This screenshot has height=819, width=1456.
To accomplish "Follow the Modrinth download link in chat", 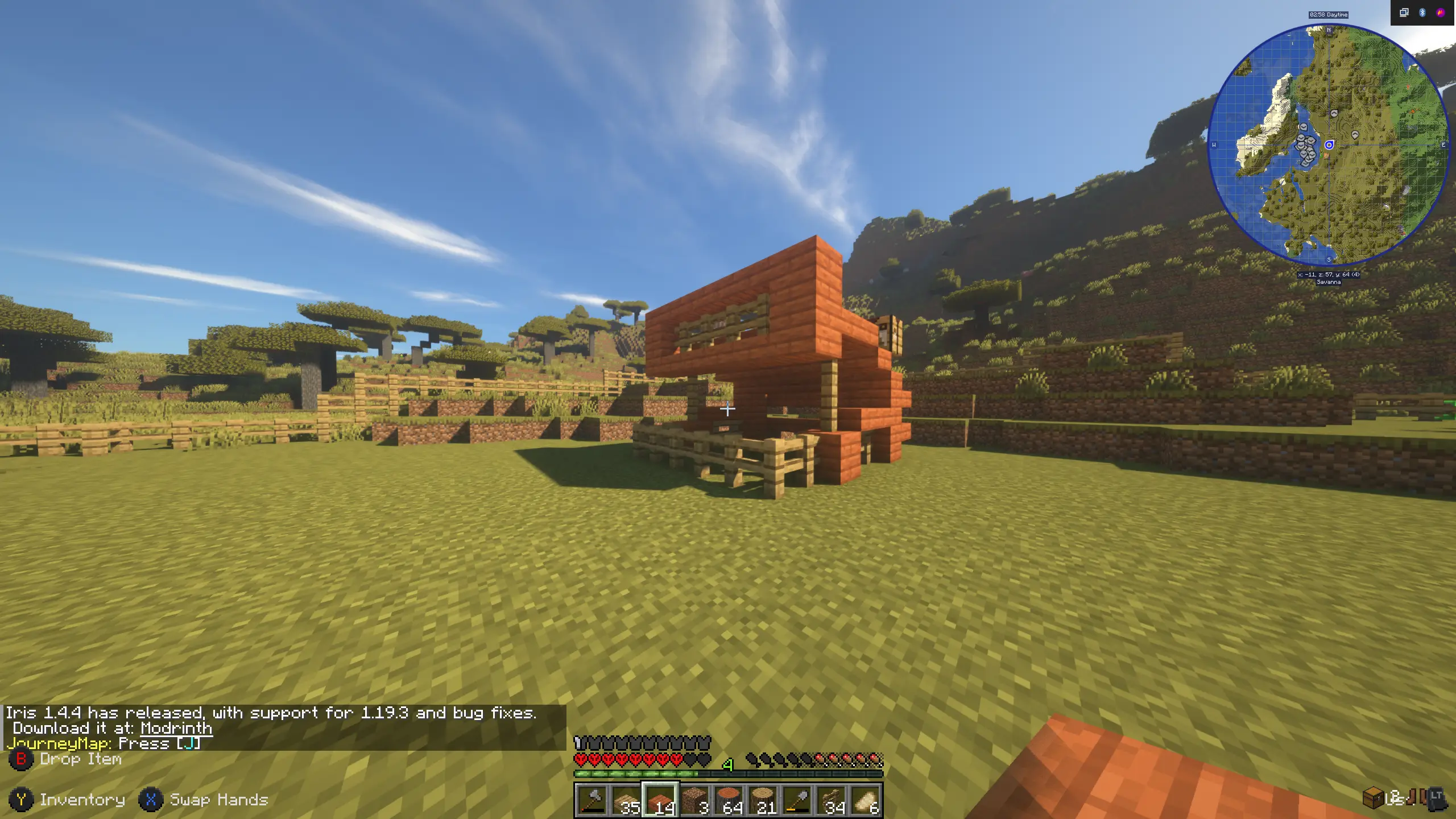I will tap(176, 729).
